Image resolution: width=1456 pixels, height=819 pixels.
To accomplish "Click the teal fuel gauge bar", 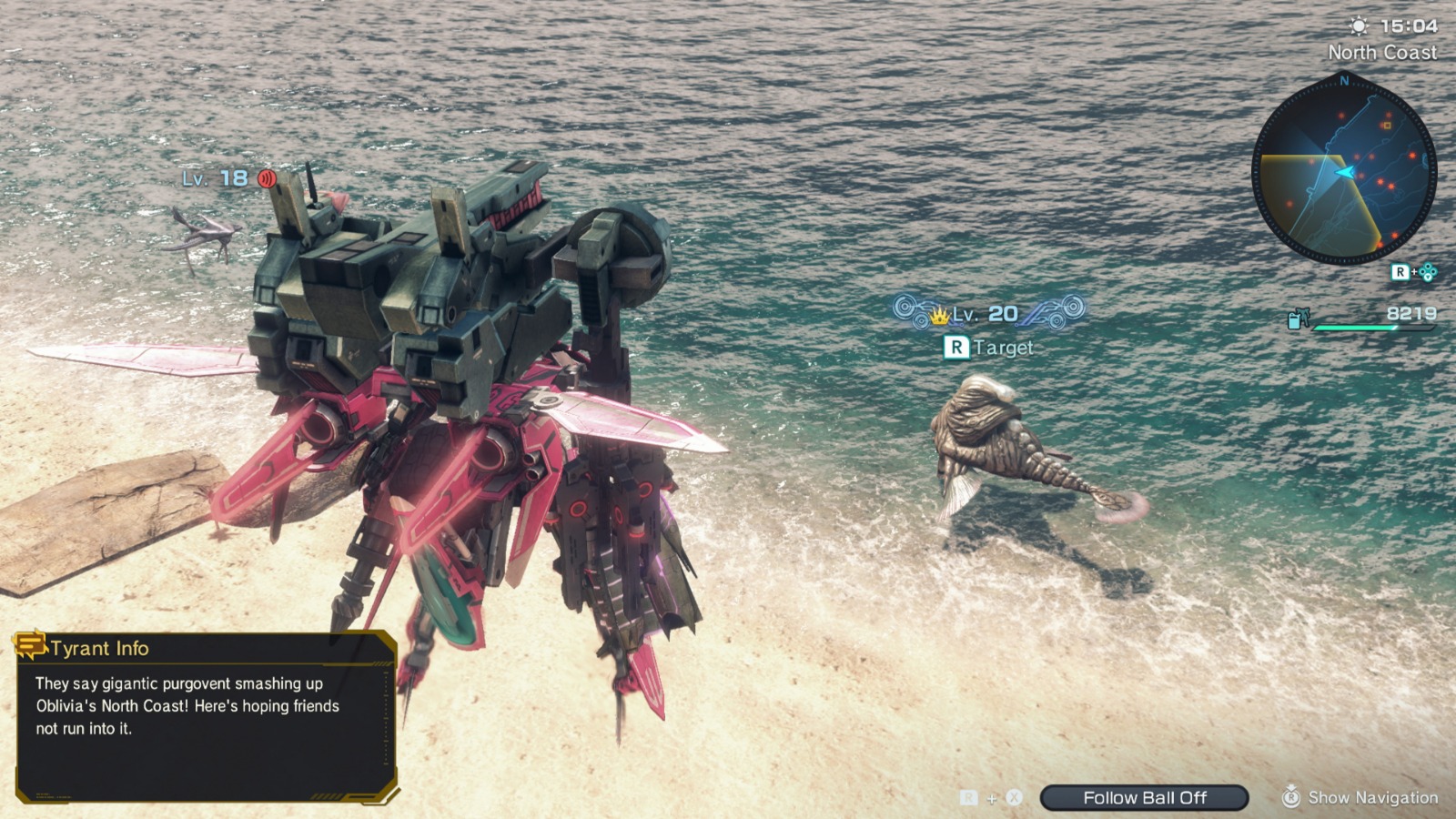I will click(x=1356, y=328).
